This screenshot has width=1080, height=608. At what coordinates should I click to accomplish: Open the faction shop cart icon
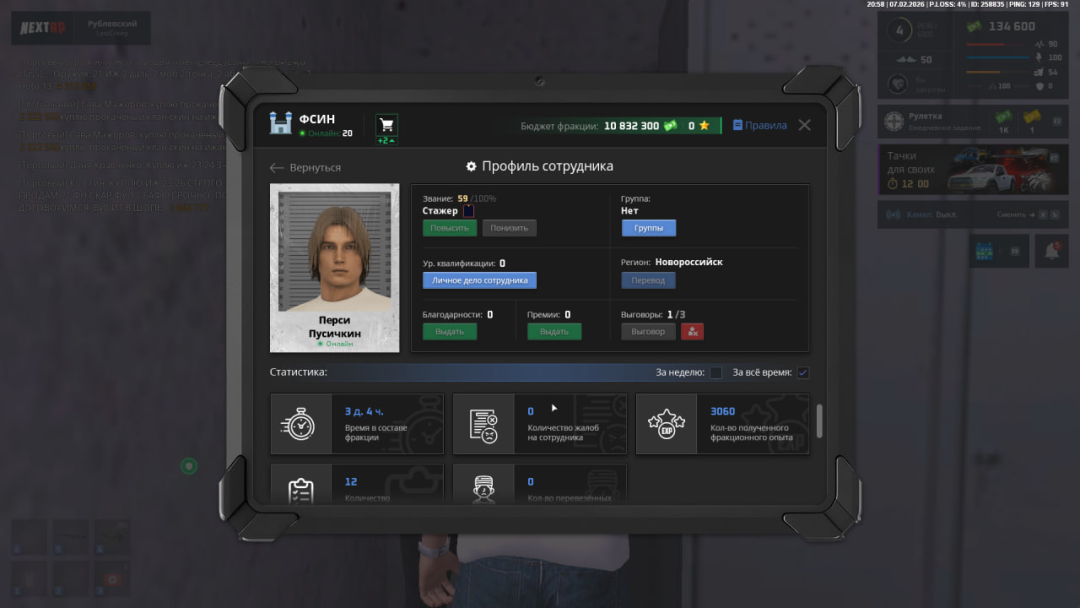tap(386, 125)
